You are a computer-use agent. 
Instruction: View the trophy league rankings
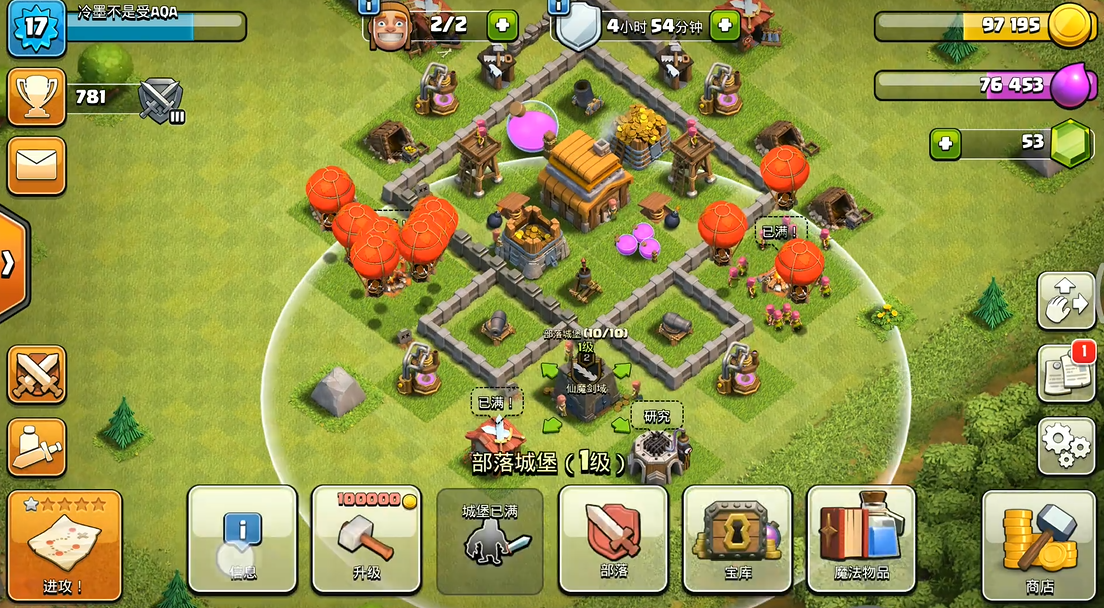pos(37,97)
